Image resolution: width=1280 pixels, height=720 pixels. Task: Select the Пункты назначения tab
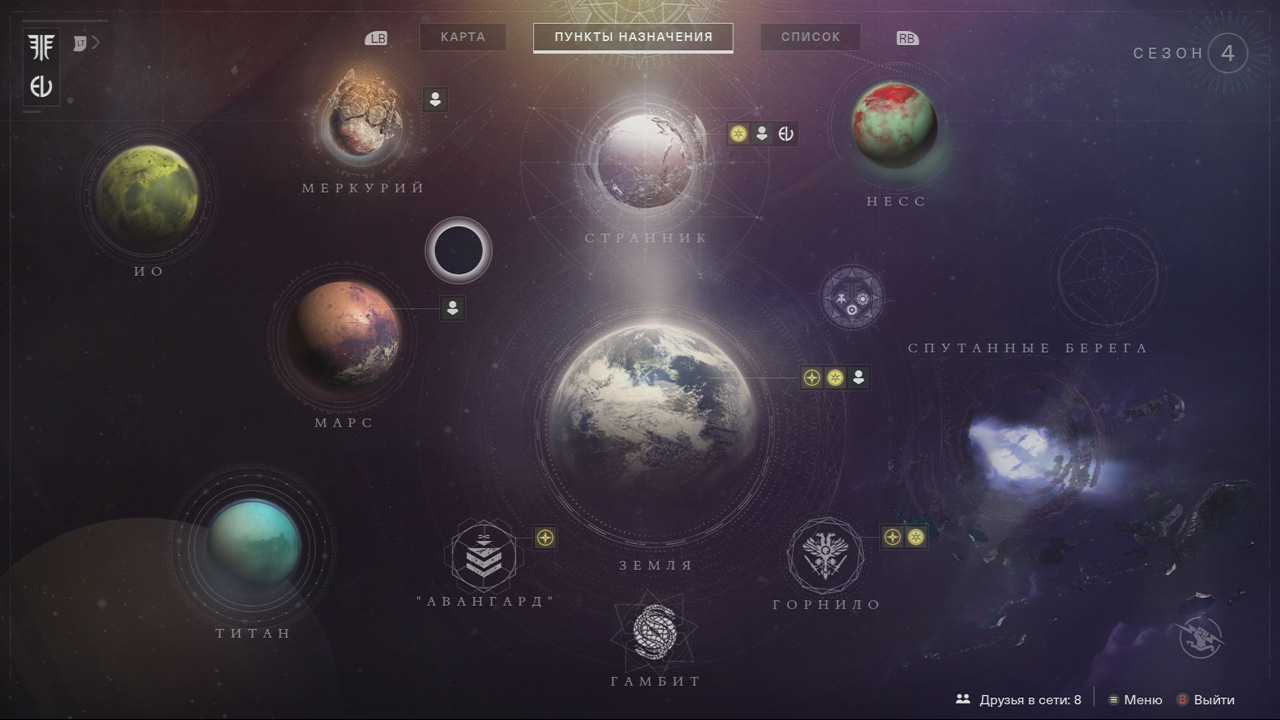coord(633,37)
